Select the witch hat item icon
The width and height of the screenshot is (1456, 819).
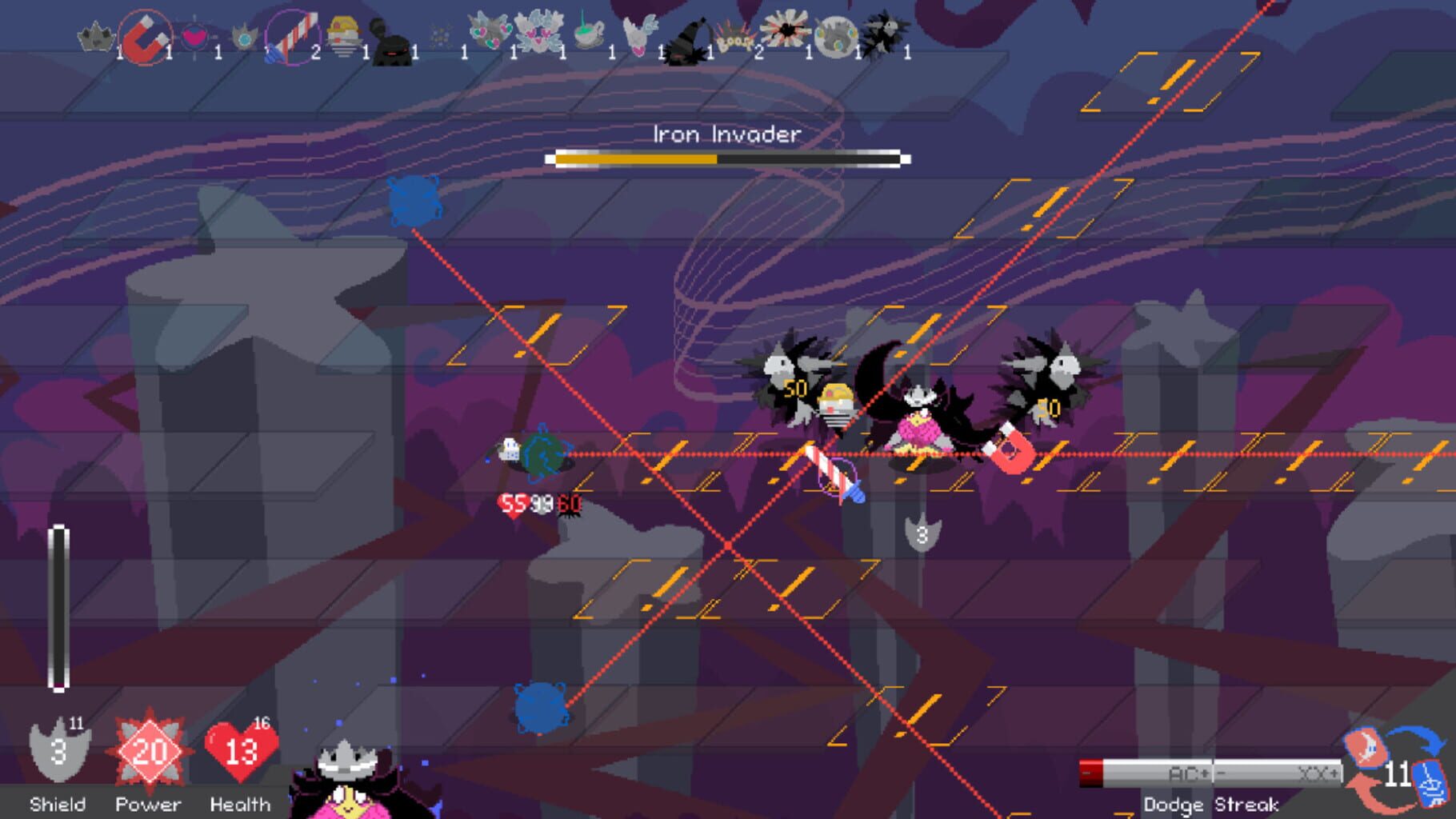tap(690, 38)
